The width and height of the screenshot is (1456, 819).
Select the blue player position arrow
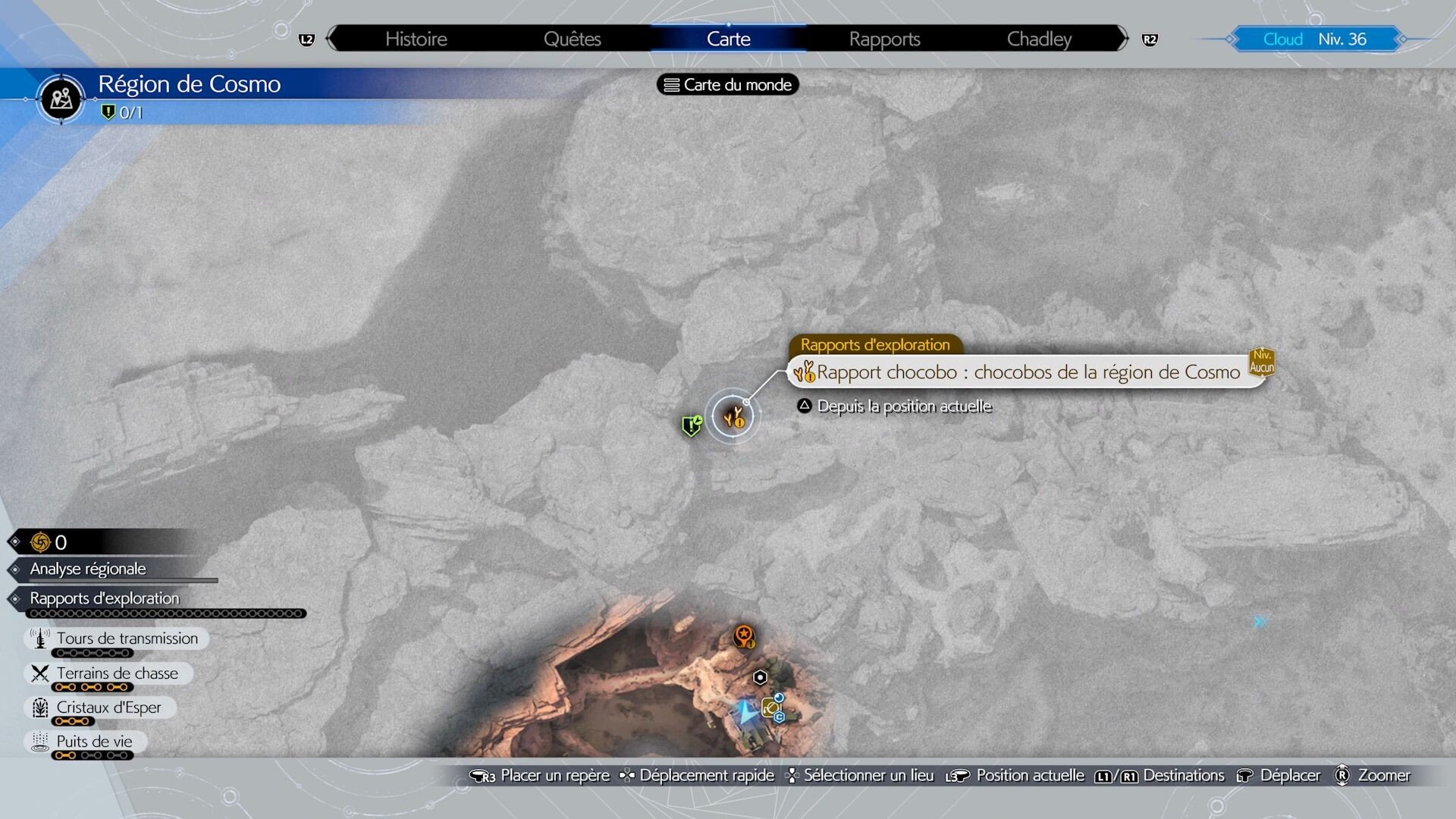coord(745,711)
